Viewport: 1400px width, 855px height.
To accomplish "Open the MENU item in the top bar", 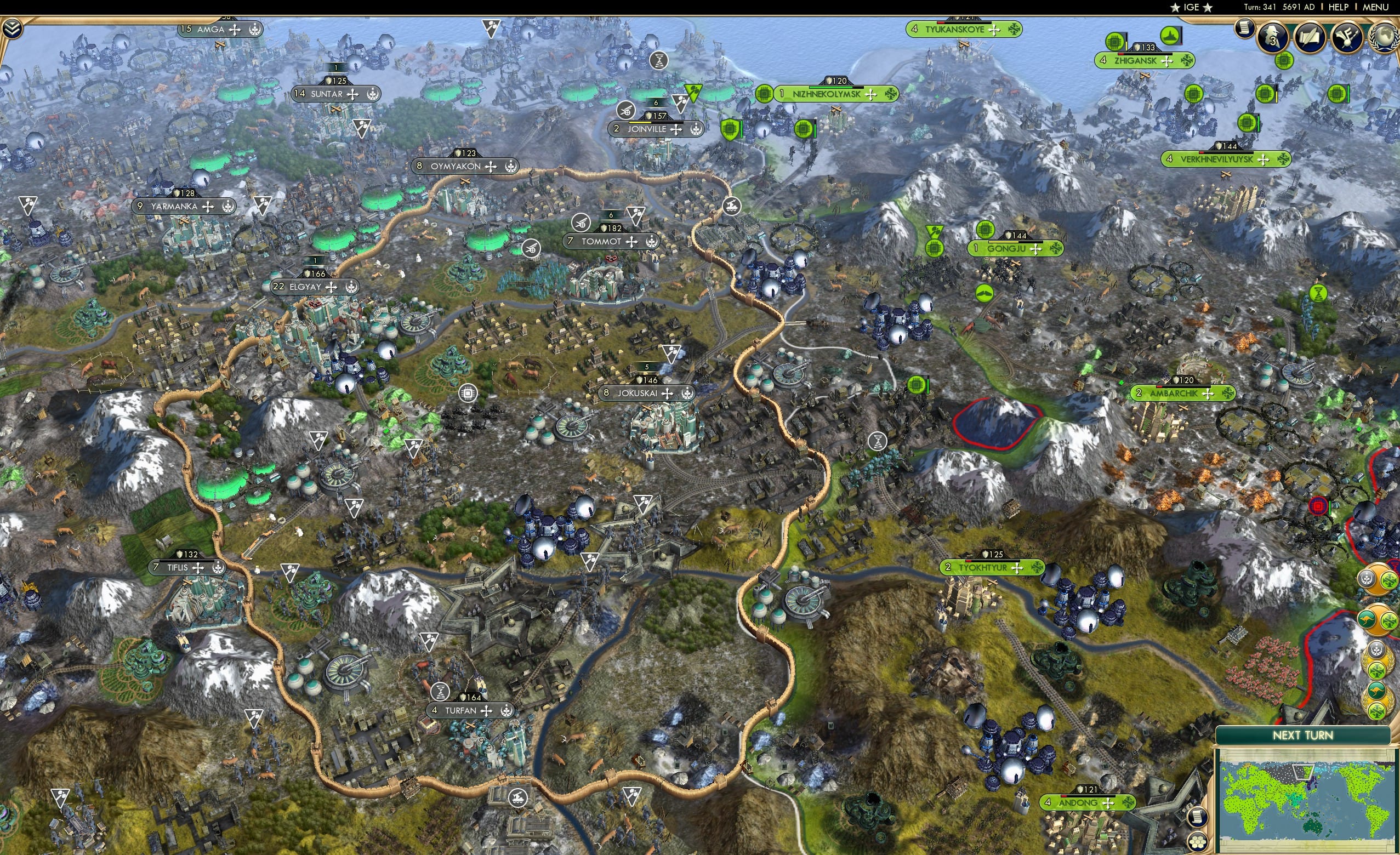I will pos(1375,7).
